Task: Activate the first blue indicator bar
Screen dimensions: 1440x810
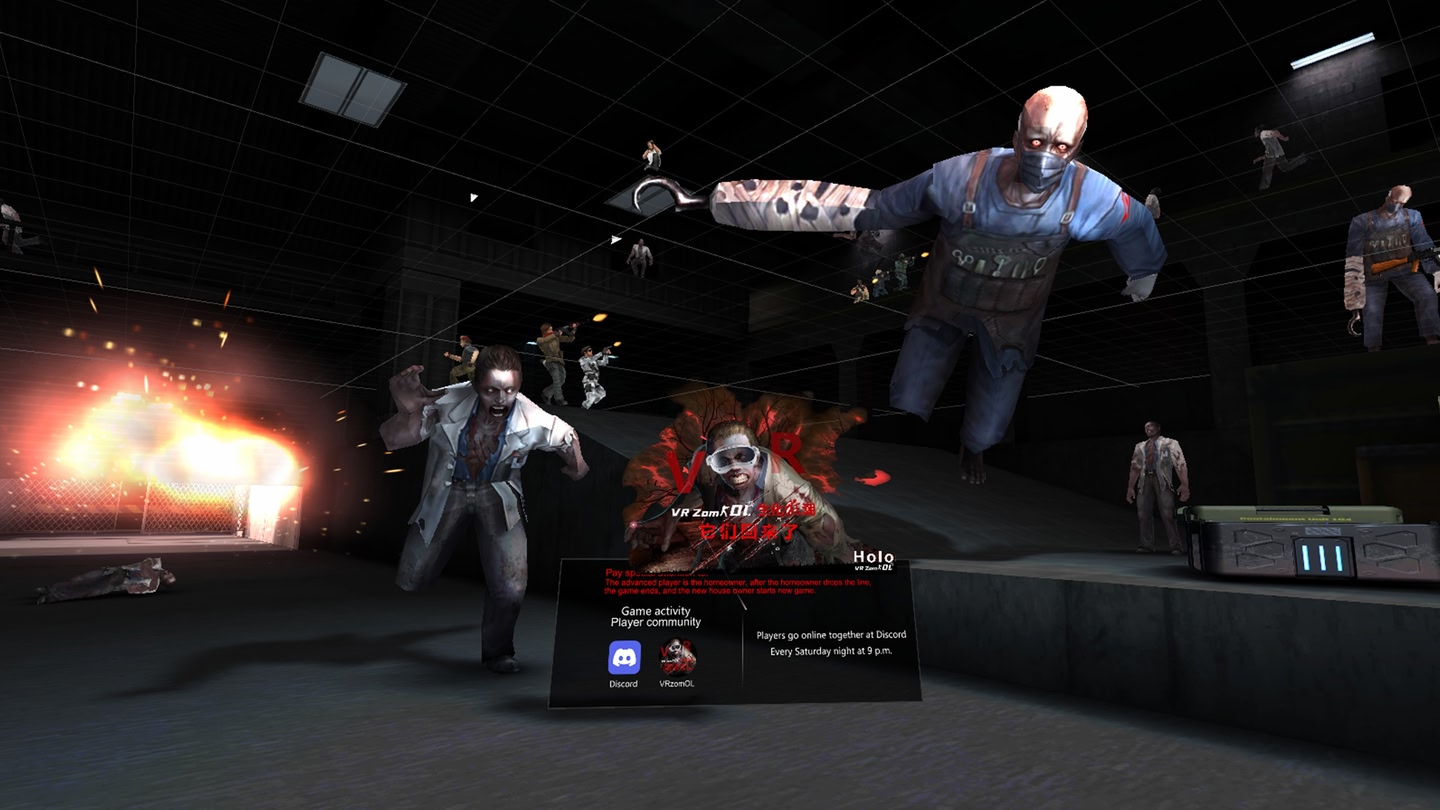Action: (1306, 558)
